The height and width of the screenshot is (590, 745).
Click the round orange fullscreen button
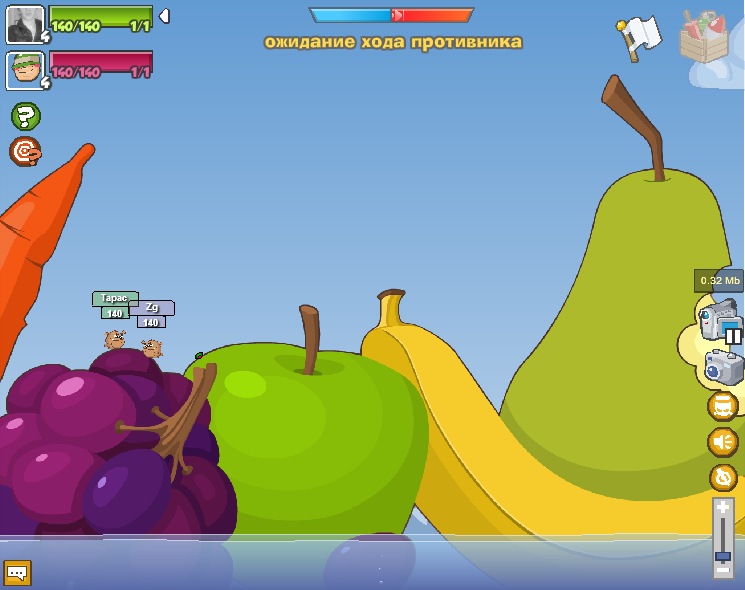(x=722, y=406)
